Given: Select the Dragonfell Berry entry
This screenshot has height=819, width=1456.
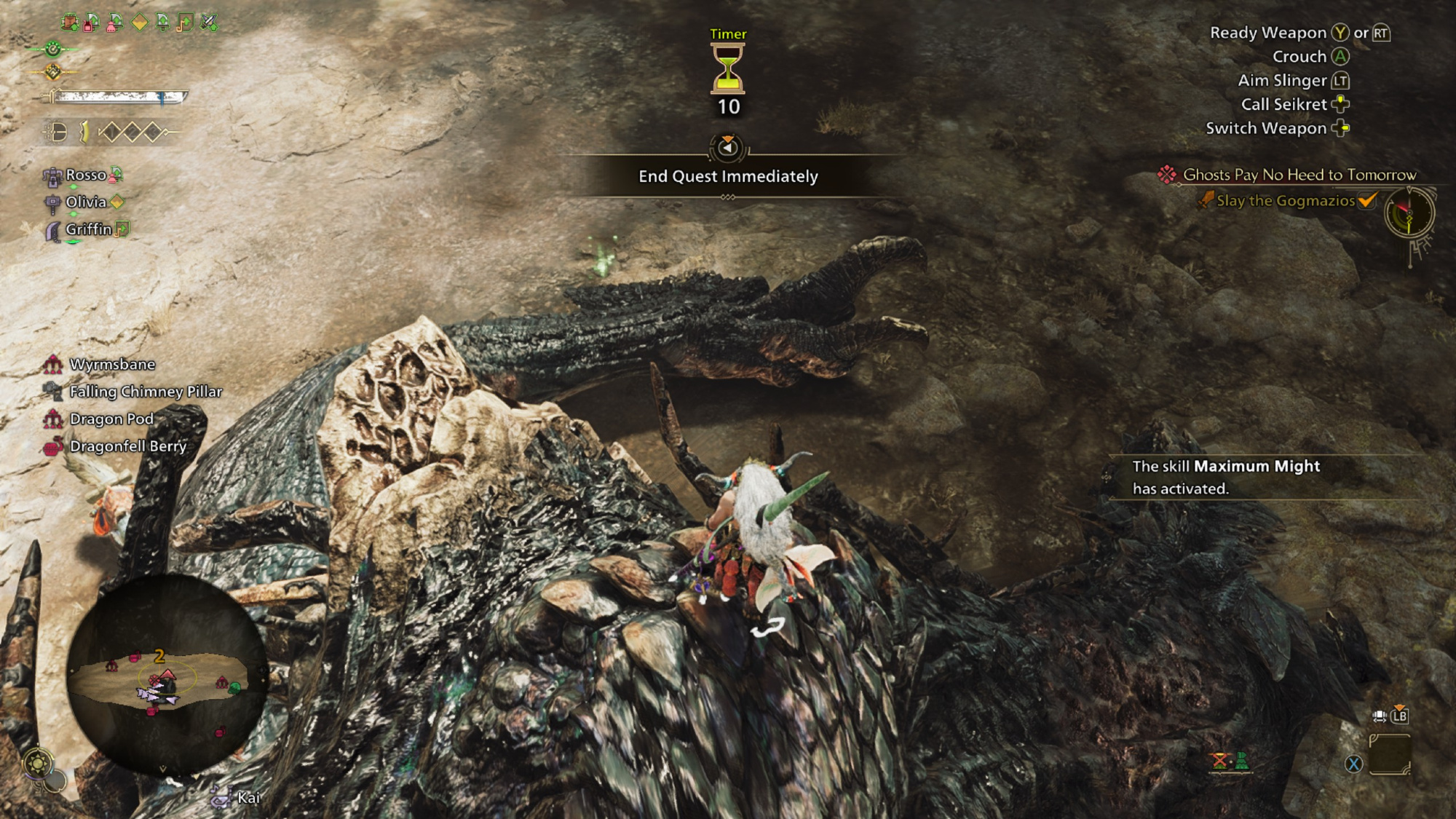Looking at the screenshot, I should pyautogui.click(x=128, y=446).
